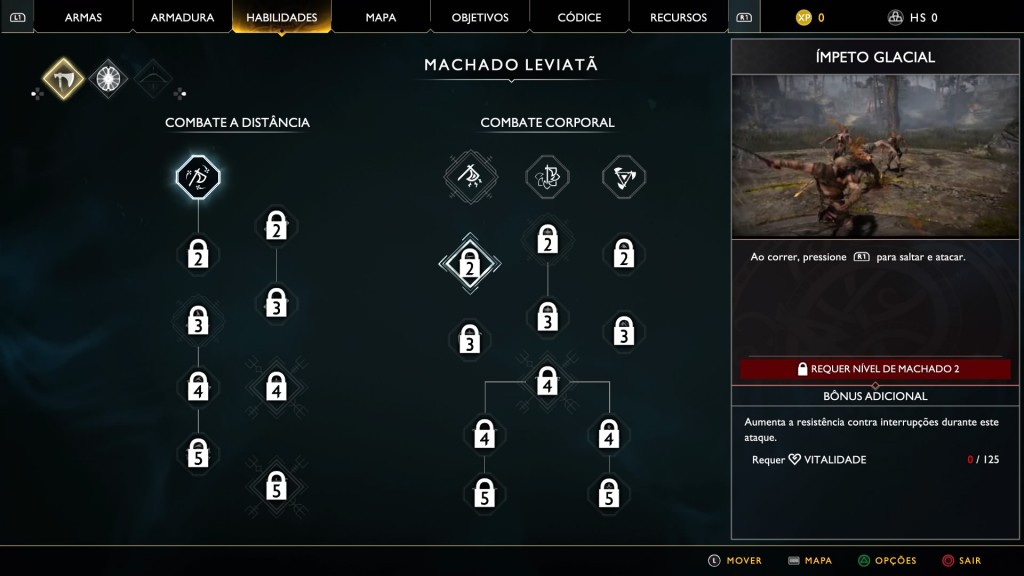Select the locked level 4 skill joining two branches

click(546, 381)
